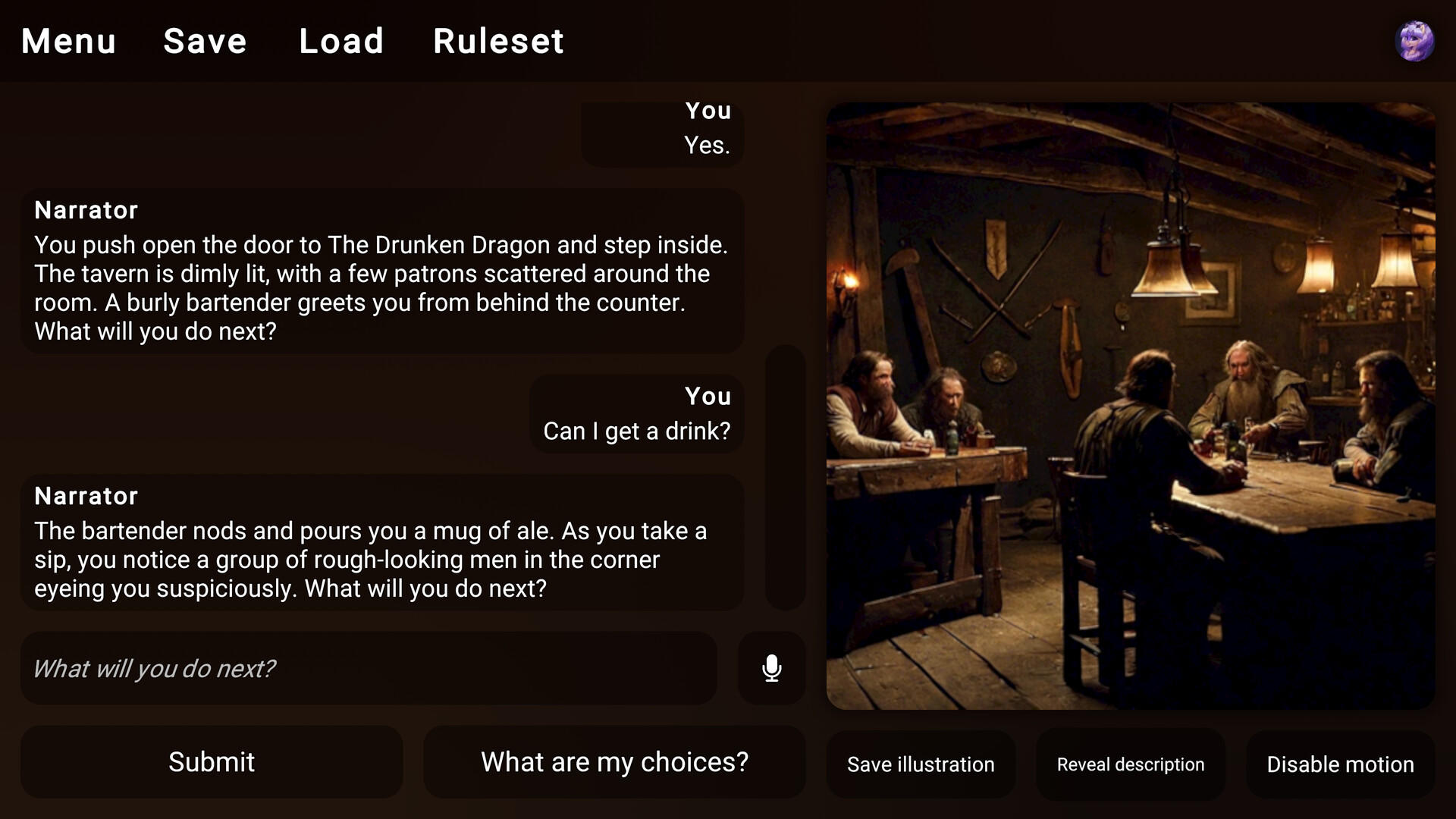Image resolution: width=1456 pixels, height=819 pixels.
Task: Select the 'Can I get a drink?' message
Action: pos(636,414)
